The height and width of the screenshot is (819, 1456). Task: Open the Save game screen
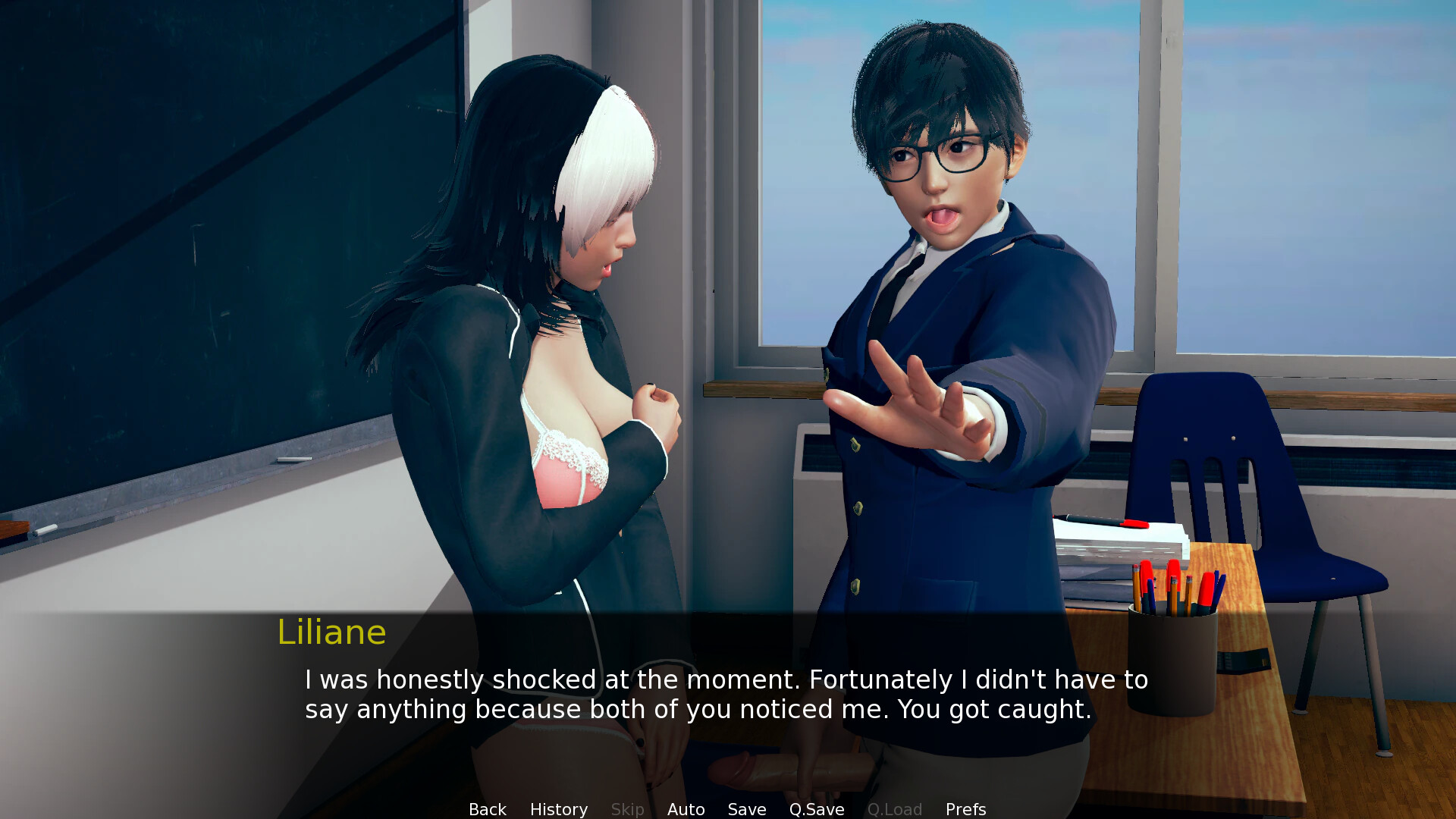[x=746, y=809]
